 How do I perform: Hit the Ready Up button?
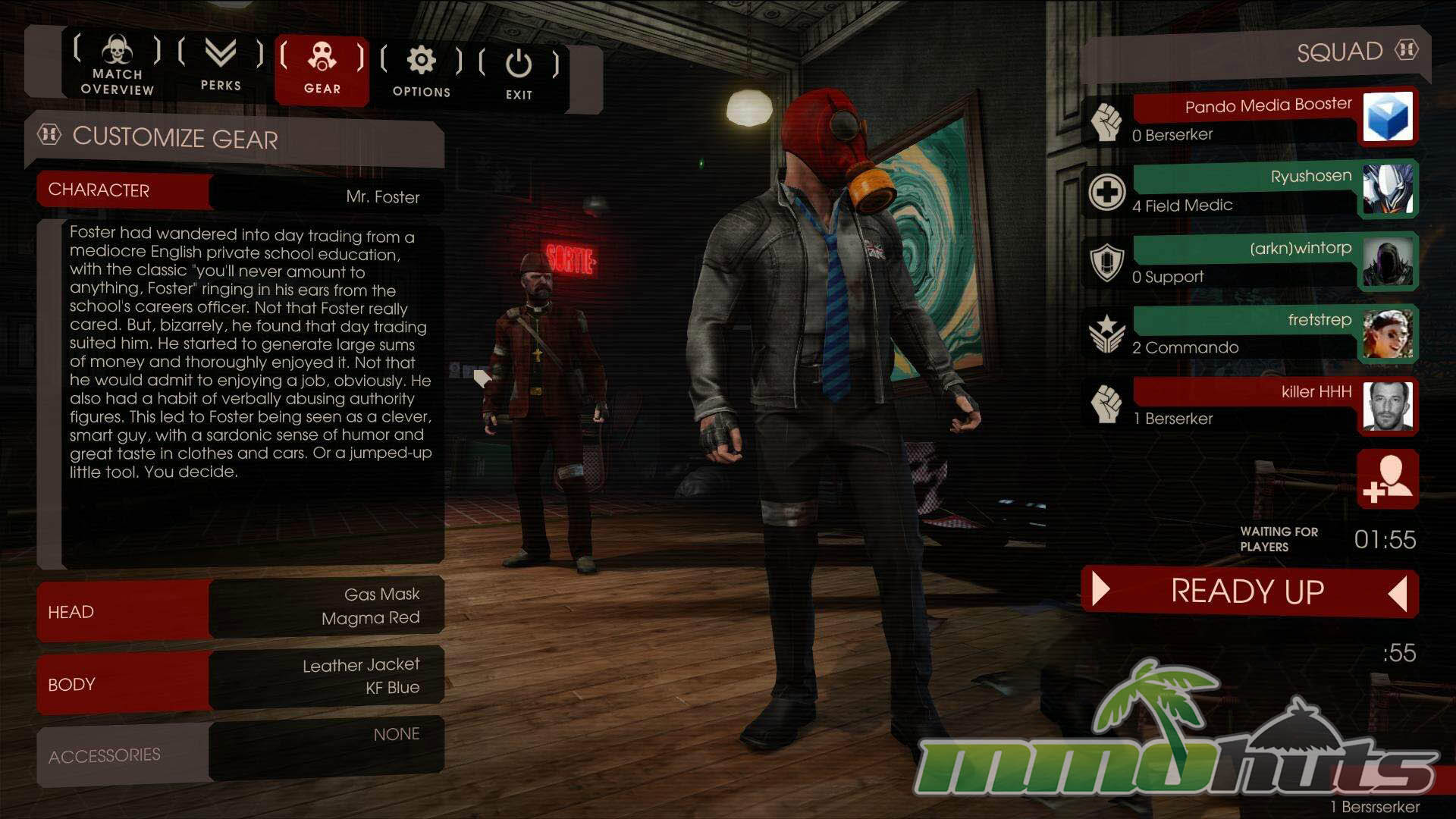pyautogui.click(x=1248, y=591)
